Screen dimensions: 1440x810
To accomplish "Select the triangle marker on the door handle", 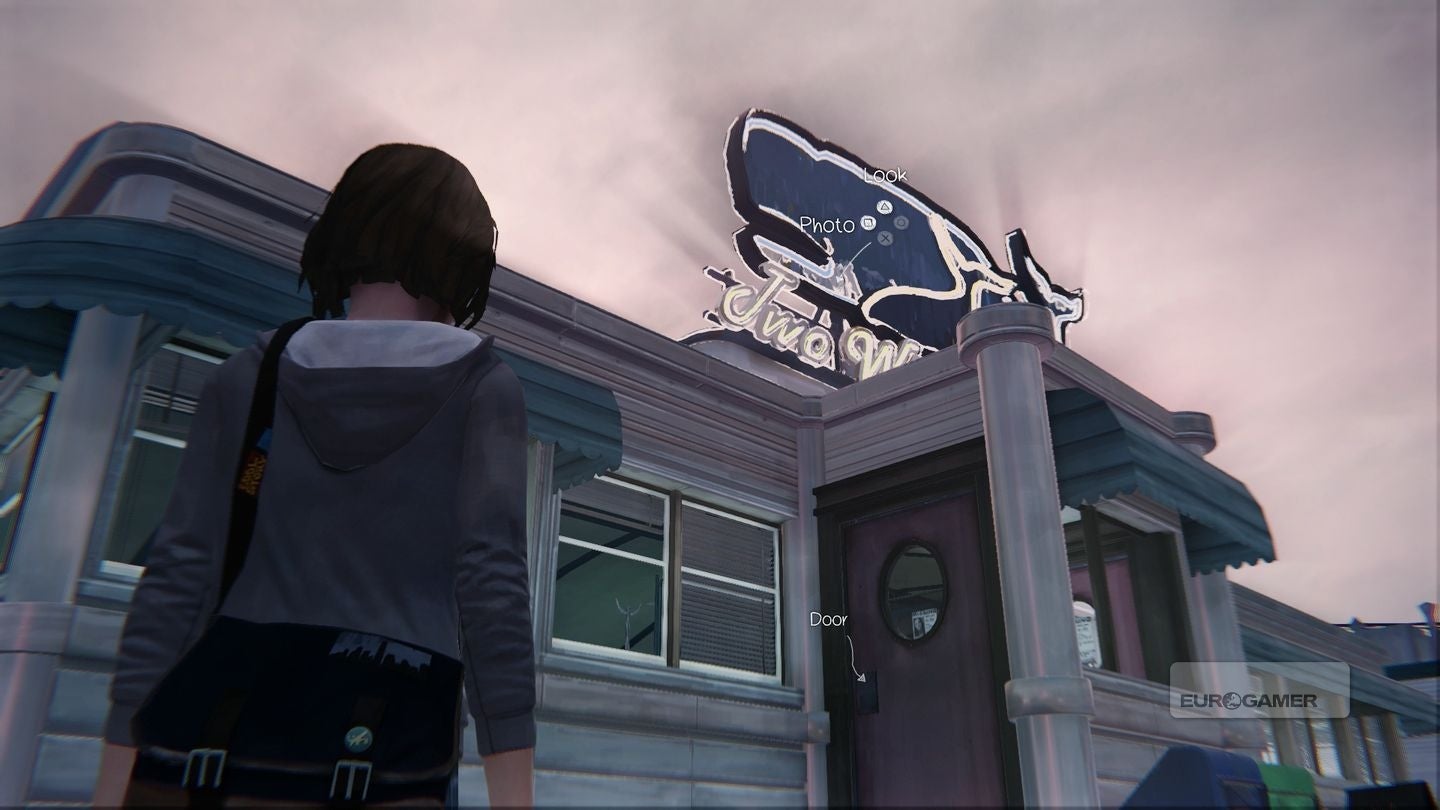I will (862, 678).
